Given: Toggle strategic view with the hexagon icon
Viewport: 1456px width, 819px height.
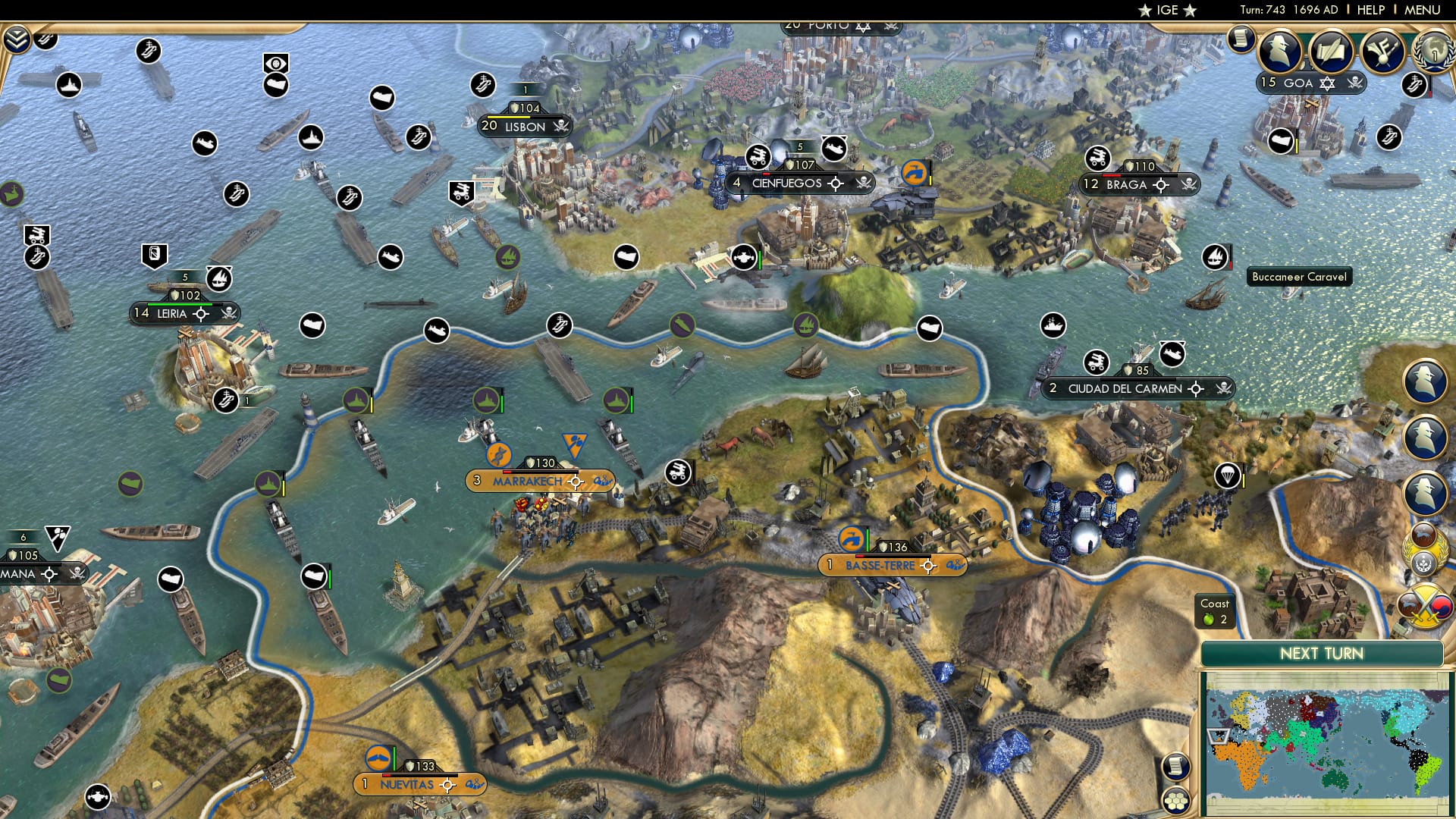Looking at the screenshot, I should 1175,801.
